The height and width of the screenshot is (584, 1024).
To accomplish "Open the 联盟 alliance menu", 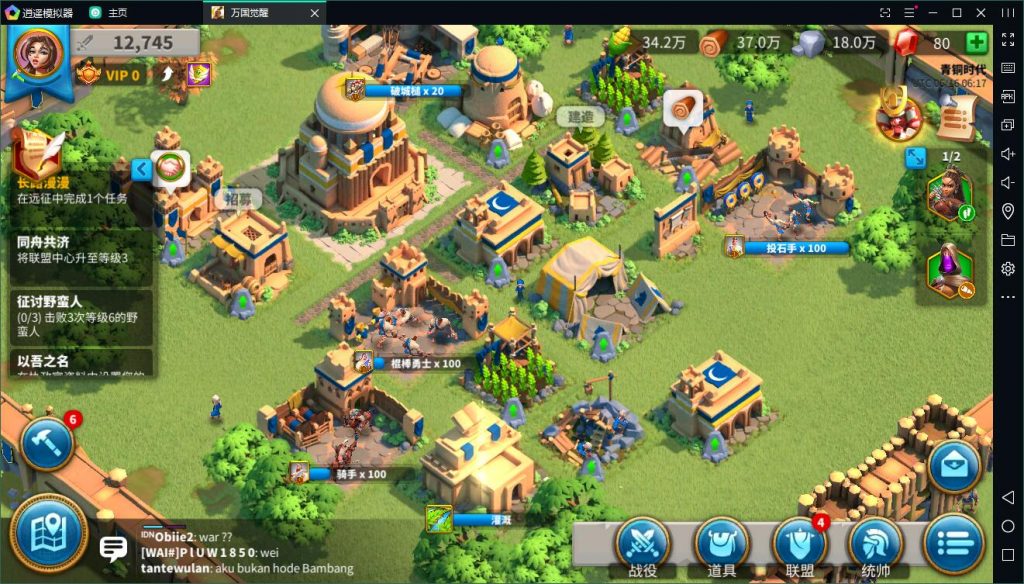I will click(x=799, y=546).
